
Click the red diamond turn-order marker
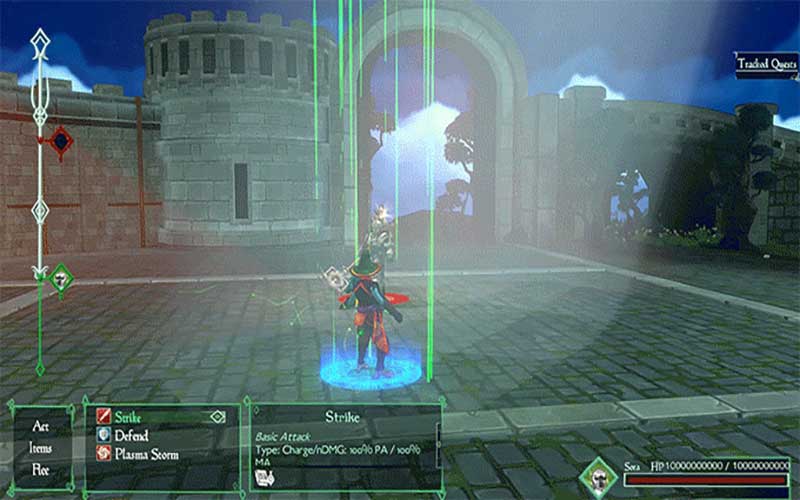coord(61,142)
